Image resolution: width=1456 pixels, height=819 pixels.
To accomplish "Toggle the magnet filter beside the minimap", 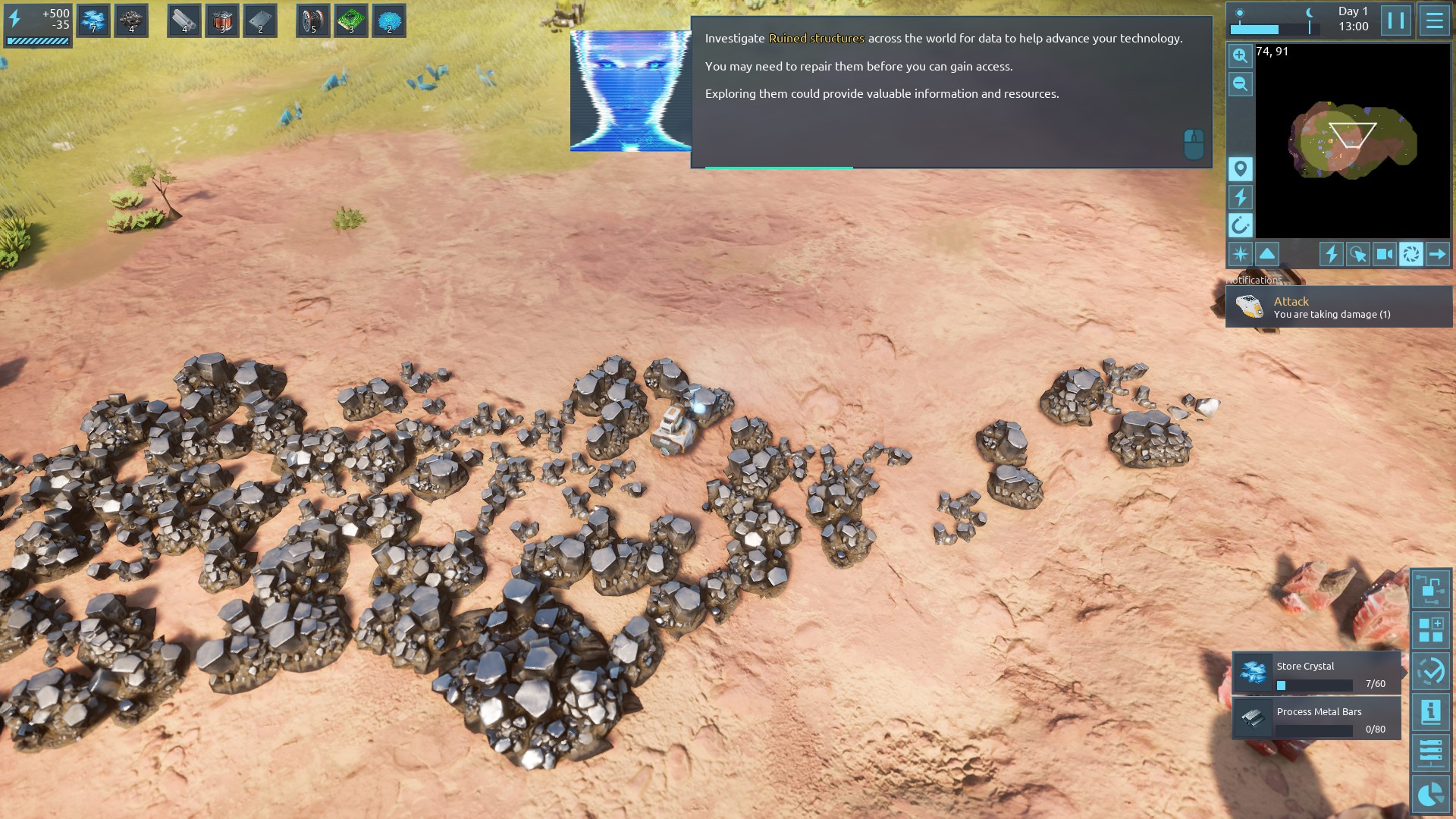I will pos(1240,224).
